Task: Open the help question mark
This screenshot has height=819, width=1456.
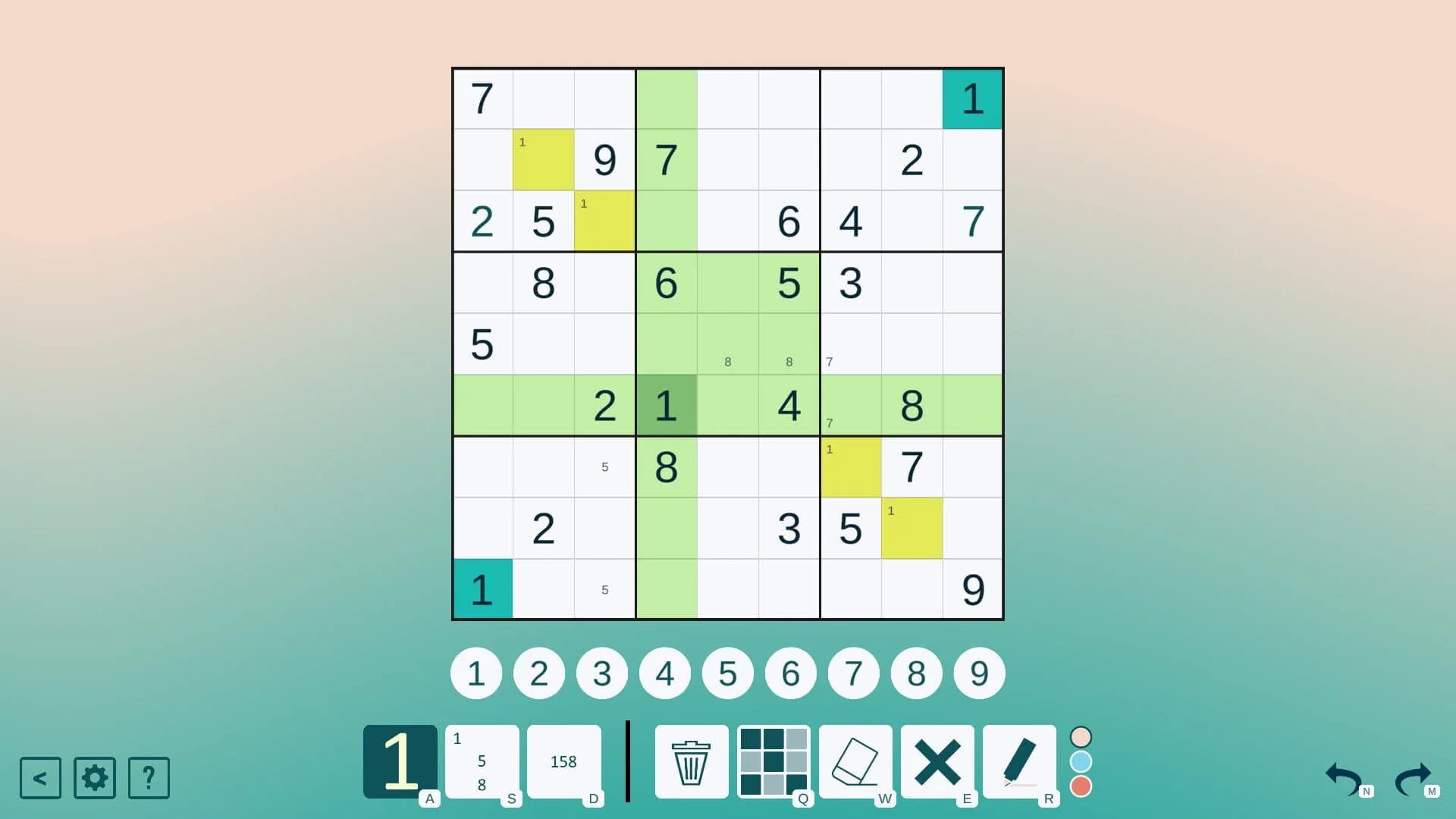Action: [x=149, y=778]
